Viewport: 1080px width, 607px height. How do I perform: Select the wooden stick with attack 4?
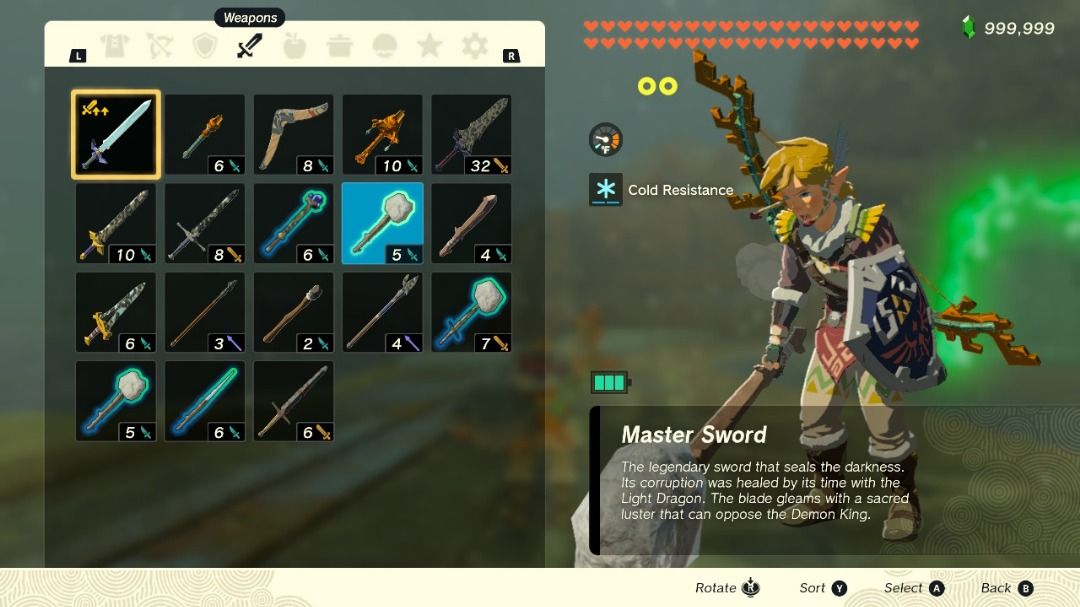tap(471, 223)
